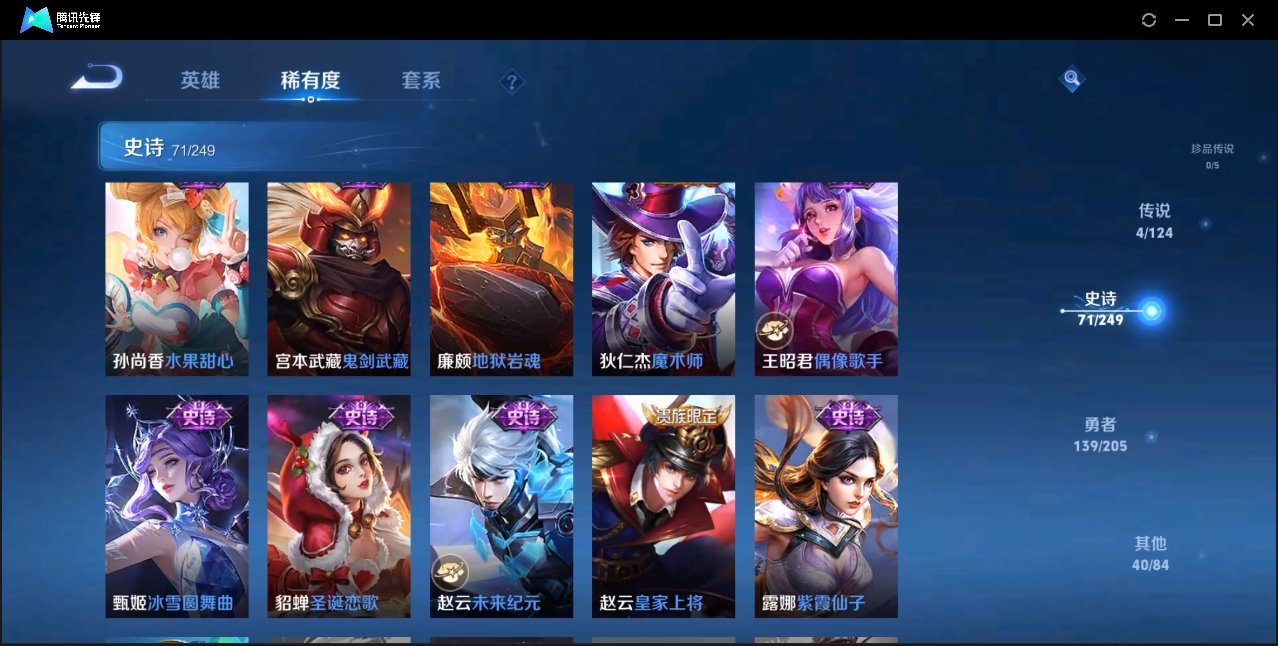Go back with the return arrow
The image size is (1278, 646).
tap(97, 77)
